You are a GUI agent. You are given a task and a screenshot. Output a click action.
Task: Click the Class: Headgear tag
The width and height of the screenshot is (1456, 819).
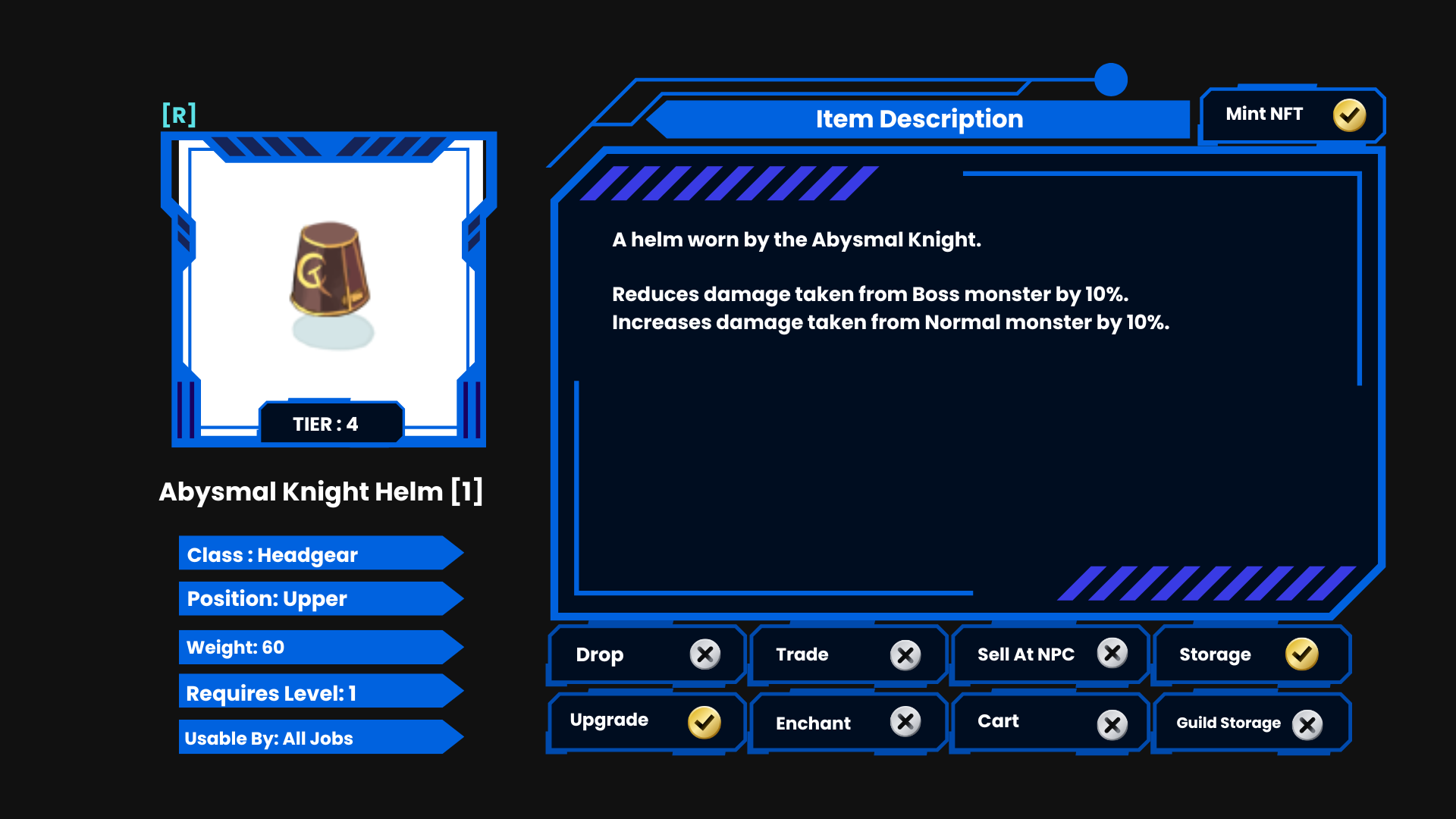[x=318, y=554]
